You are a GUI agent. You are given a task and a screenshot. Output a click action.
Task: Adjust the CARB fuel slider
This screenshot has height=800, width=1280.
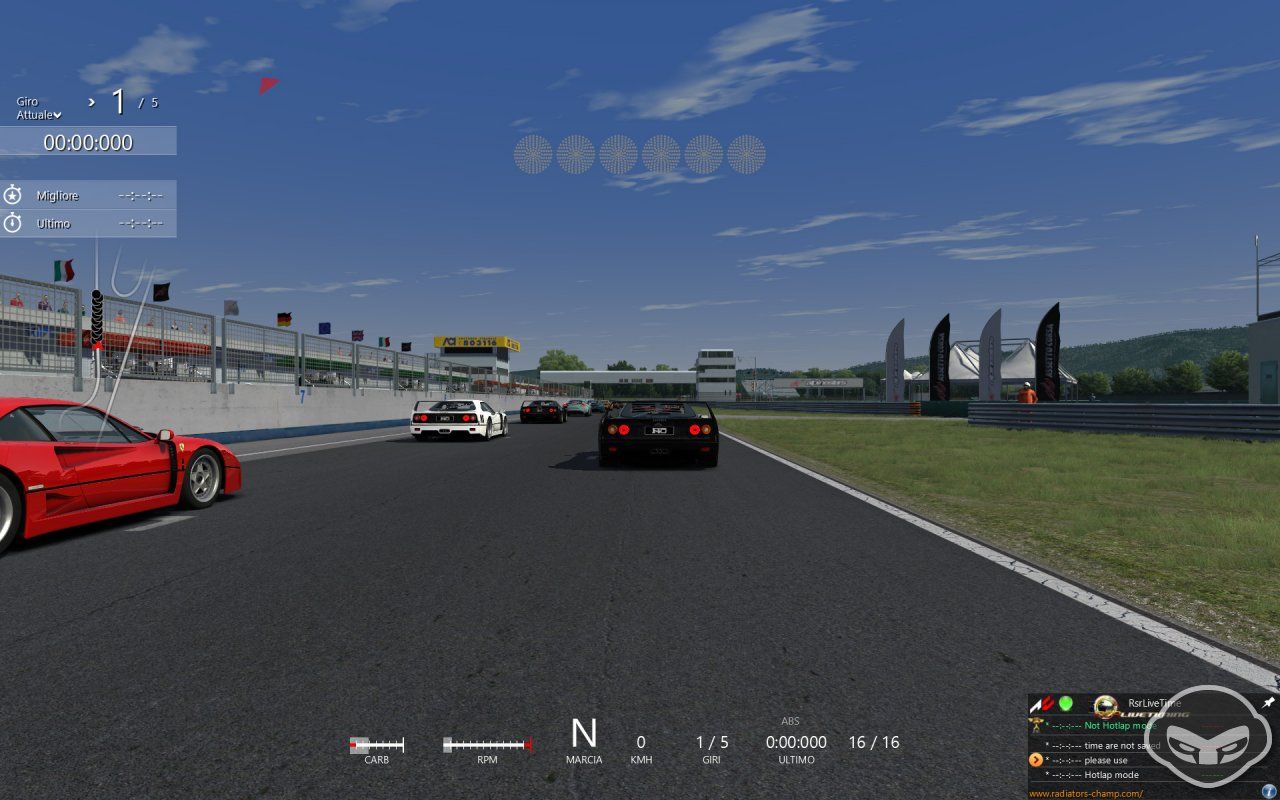coord(375,743)
